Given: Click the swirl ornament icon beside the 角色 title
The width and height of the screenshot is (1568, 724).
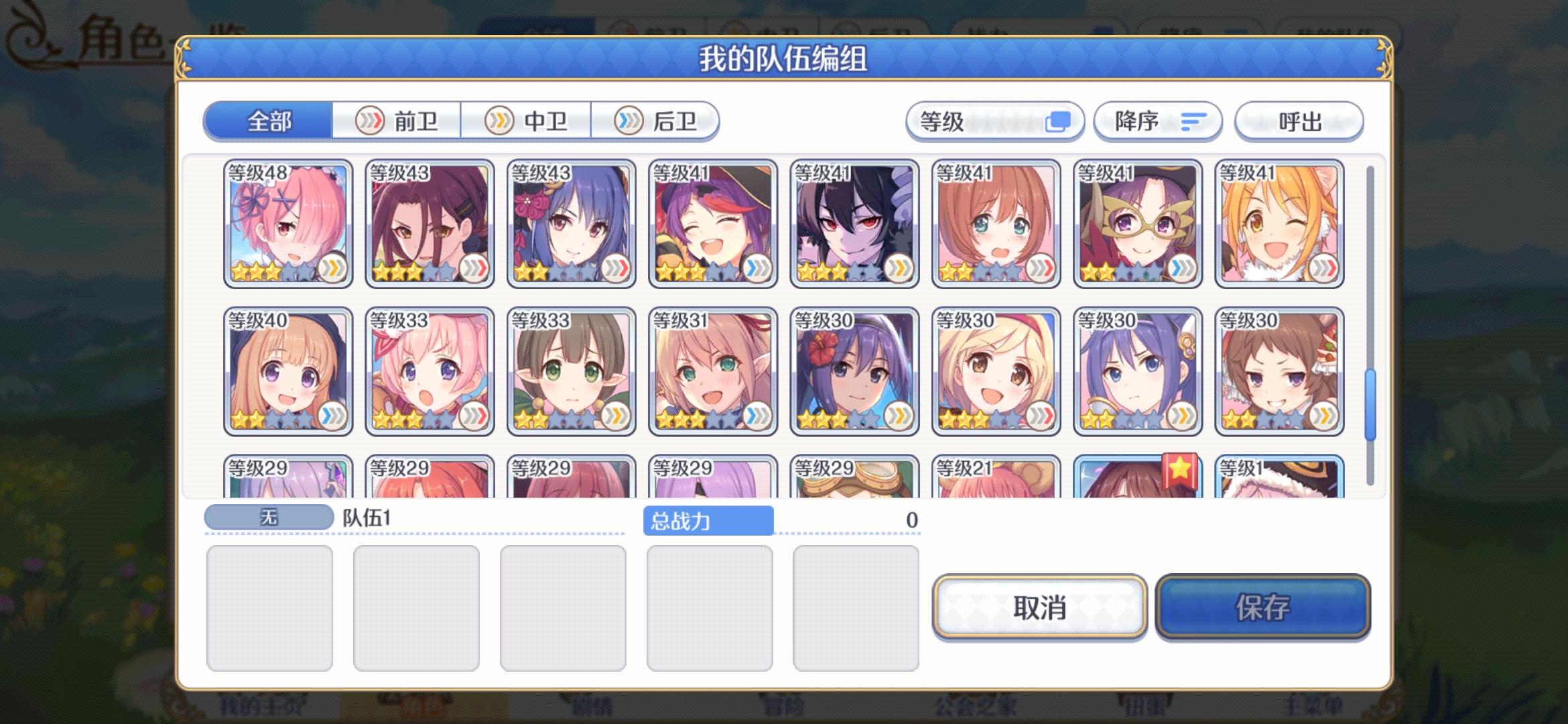Looking at the screenshot, I should [27, 35].
